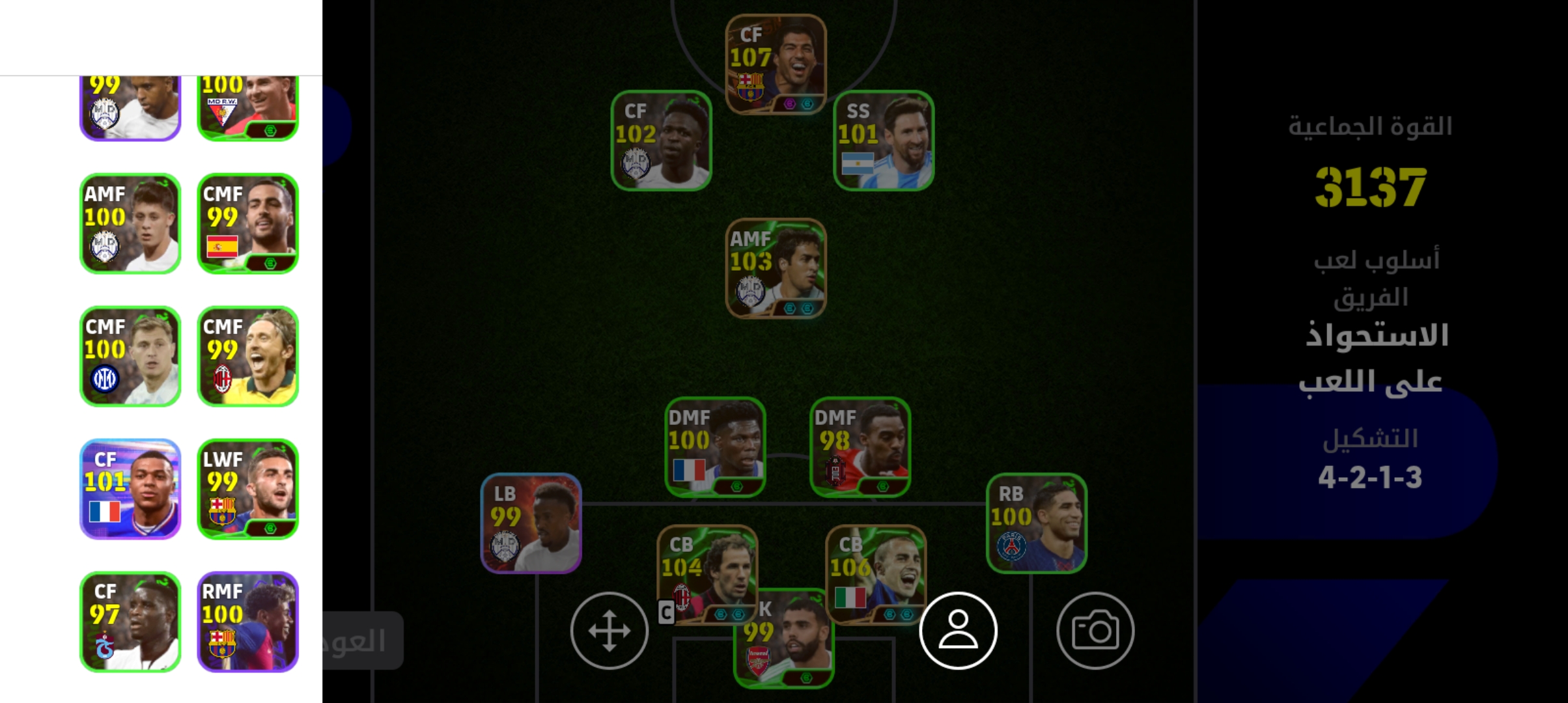Select the CMF 100 Inter substitute card

[130, 356]
